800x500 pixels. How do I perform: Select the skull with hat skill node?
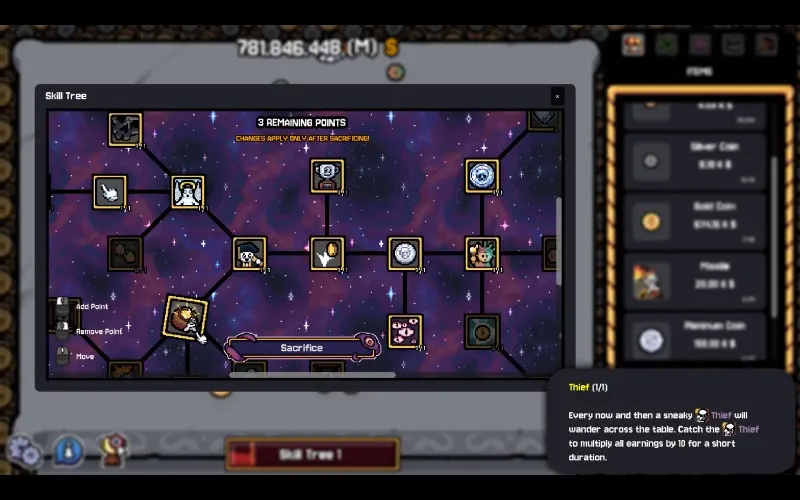pyautogui.click(x=249, y=254)
